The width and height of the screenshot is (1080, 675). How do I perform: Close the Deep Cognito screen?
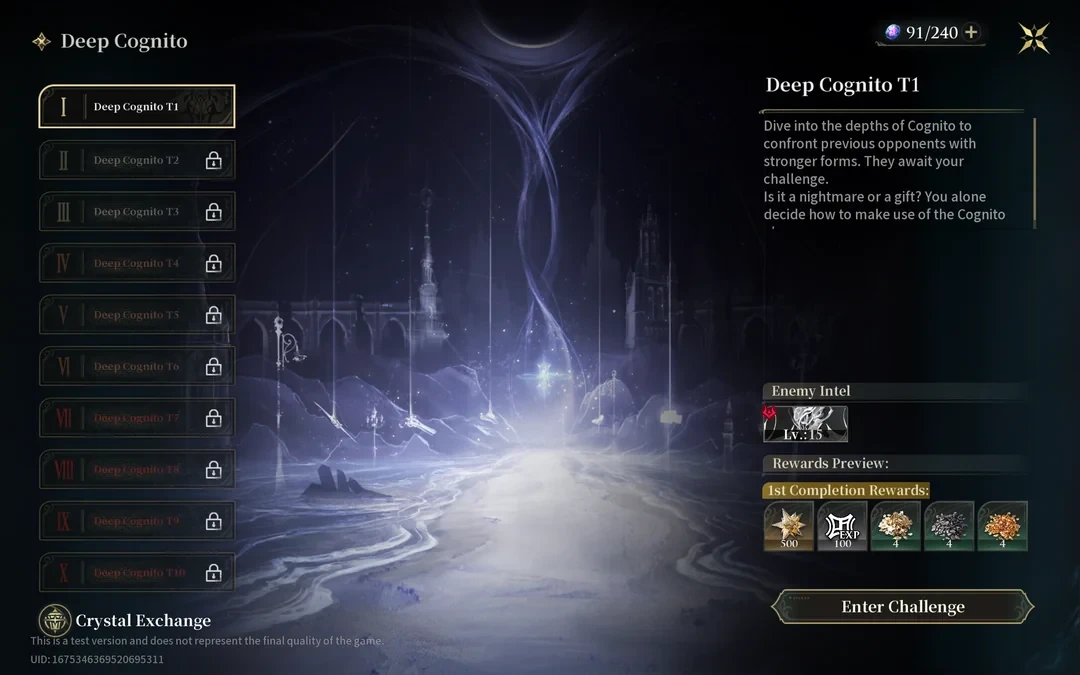point(1034,38)
